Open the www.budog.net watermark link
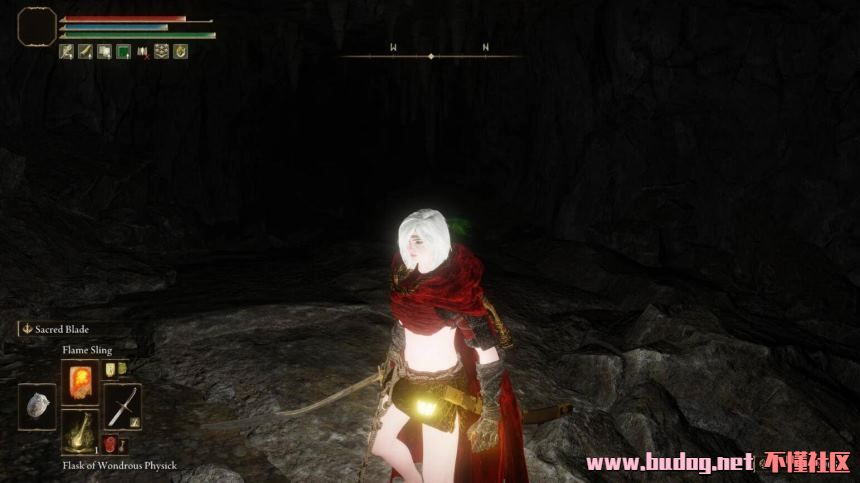The image size is (860, 483). pos(668,462)
